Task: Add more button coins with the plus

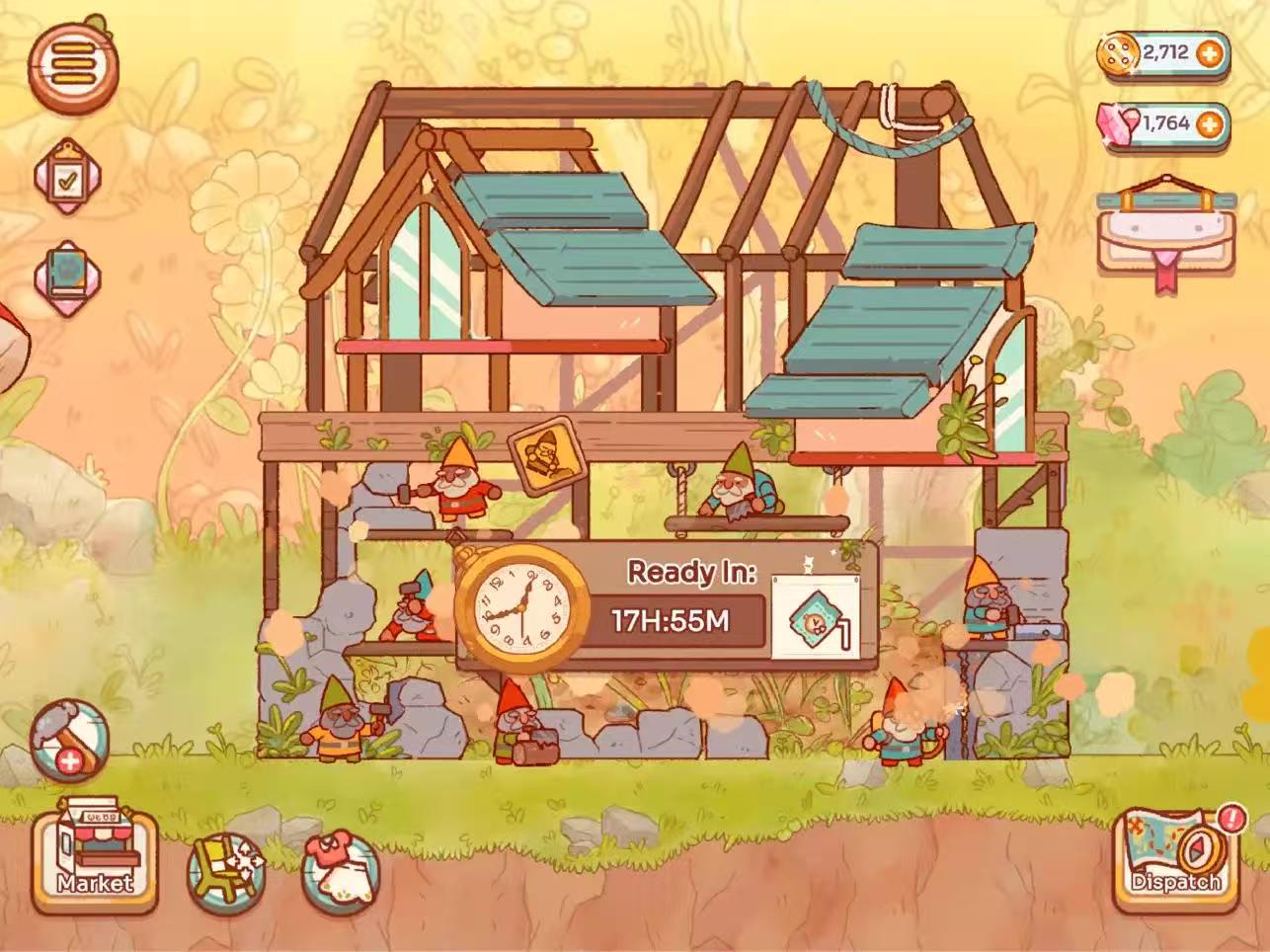Action: coord(1207,52)
